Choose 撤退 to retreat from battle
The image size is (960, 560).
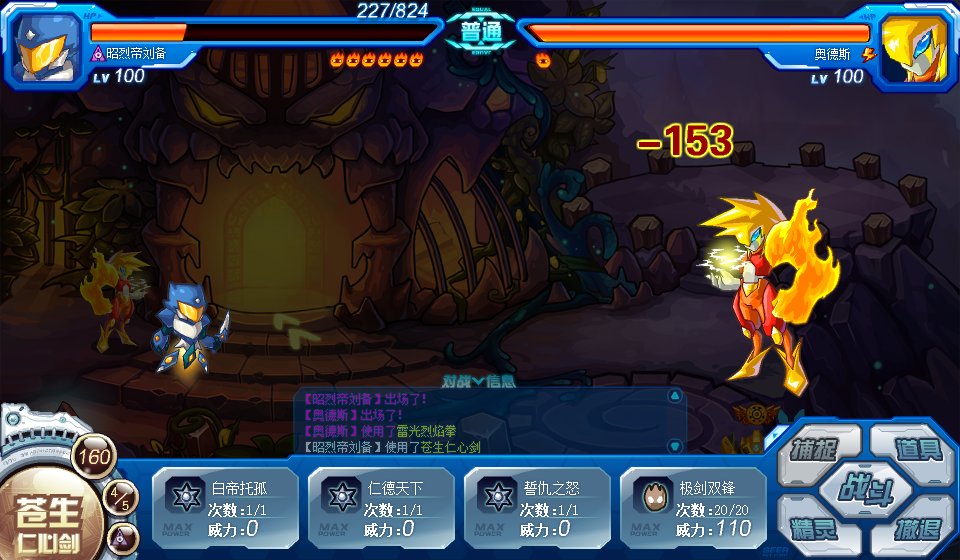click(x=912, y=528)
